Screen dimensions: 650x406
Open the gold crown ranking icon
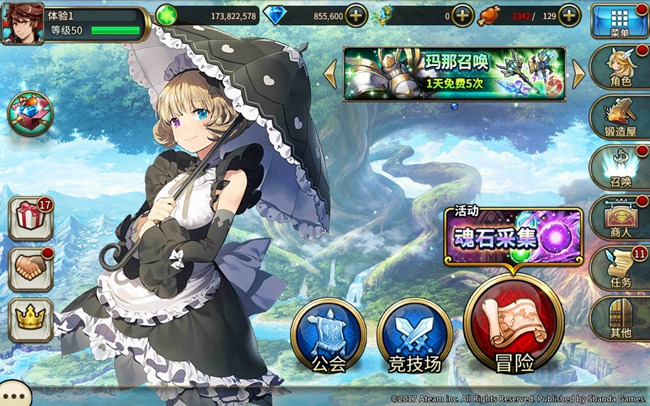coord(32,320)
